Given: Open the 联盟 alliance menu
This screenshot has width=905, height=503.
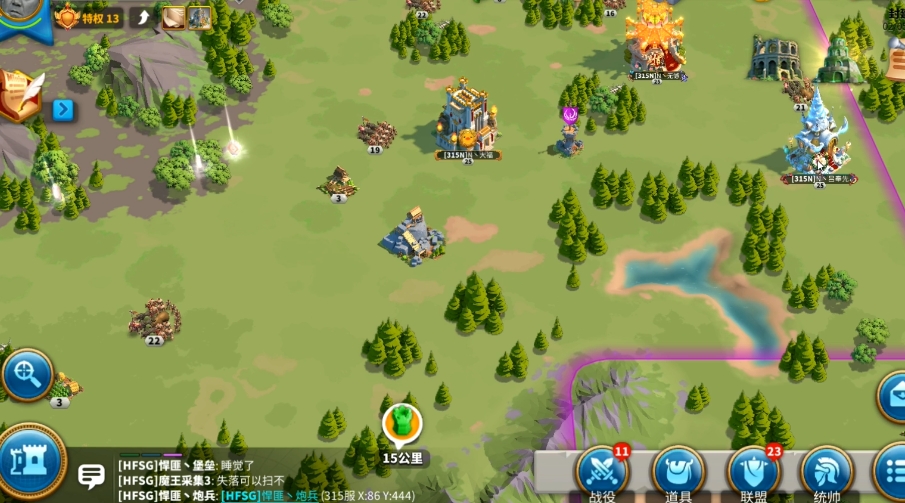Looking at the screenshot, I should pyautogui.click(x=753, y=471).
